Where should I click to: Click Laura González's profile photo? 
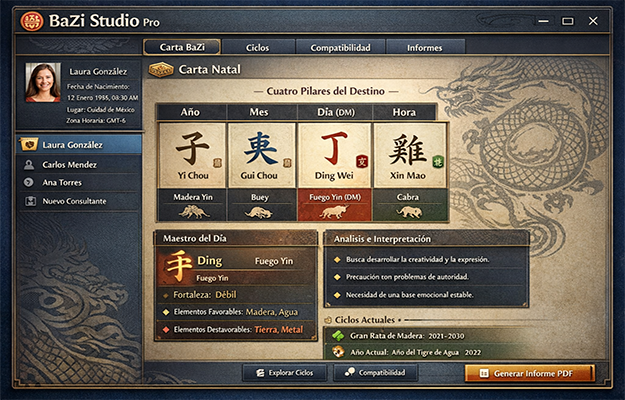(42, 82)
